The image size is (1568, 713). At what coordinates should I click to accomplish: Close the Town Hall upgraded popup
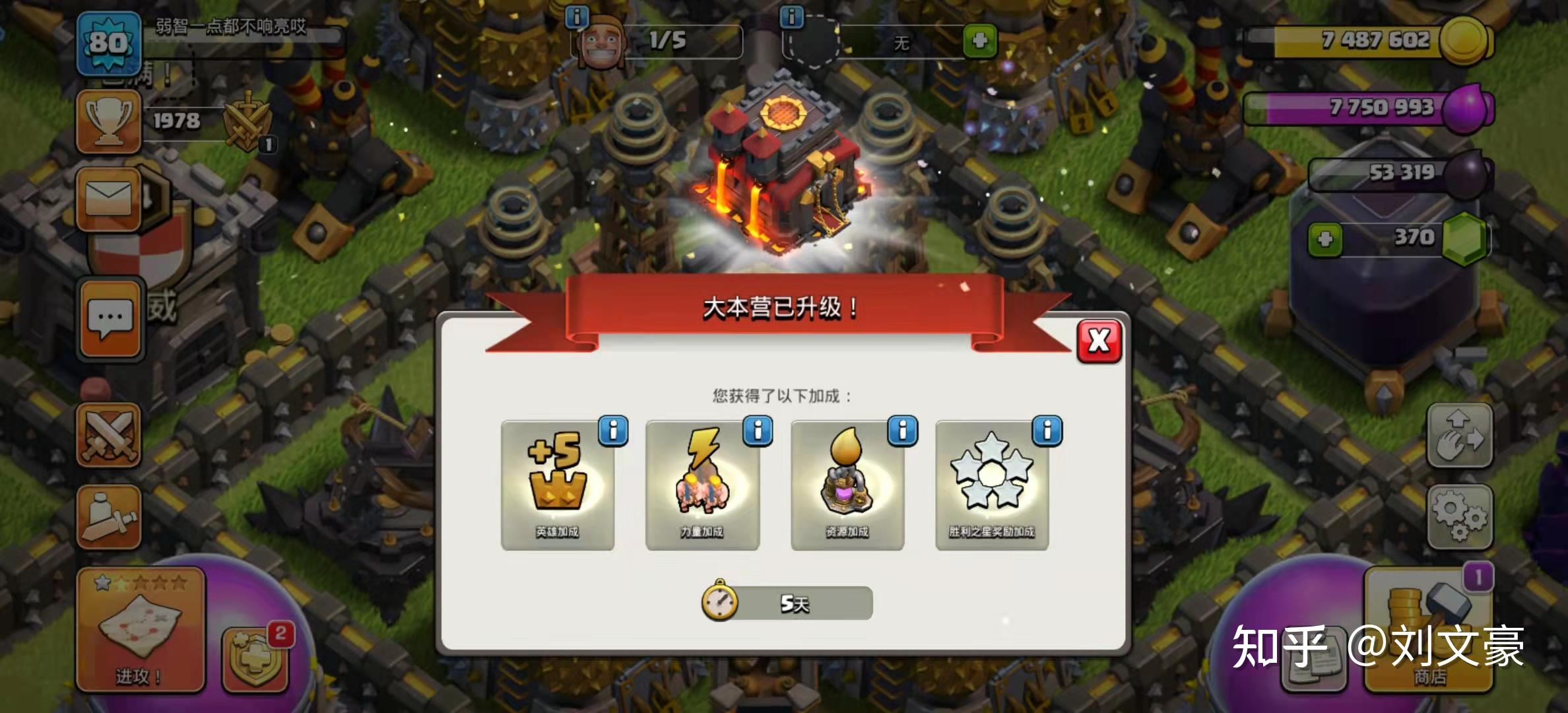(x=1099, y=341)
